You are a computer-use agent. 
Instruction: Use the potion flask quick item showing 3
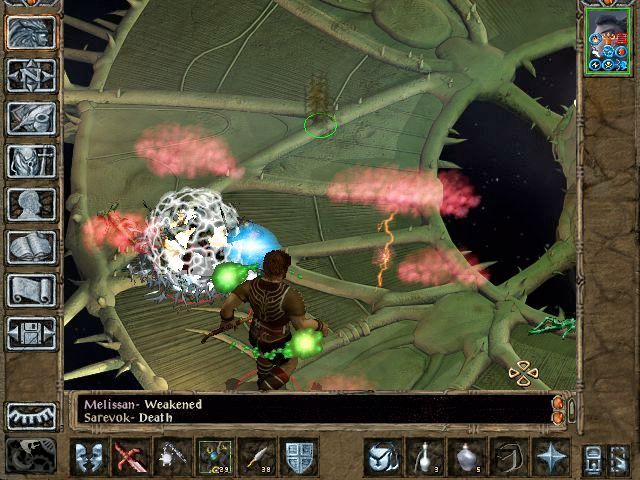coord(425,457)
